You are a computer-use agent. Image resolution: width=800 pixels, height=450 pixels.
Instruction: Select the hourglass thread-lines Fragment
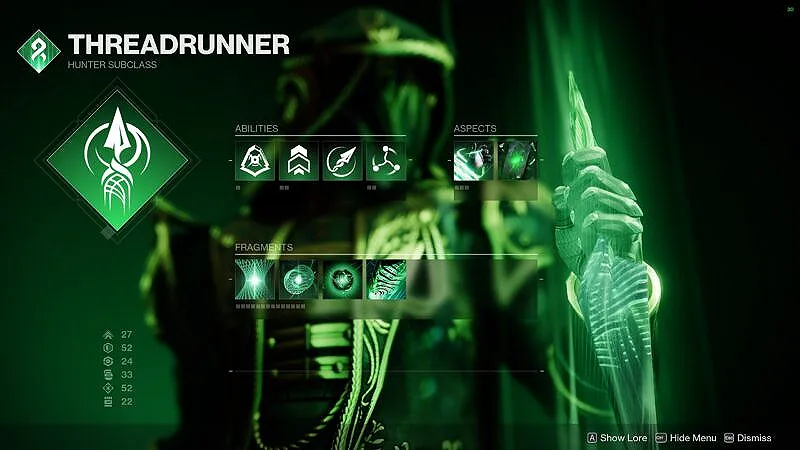(x=255, y=281)
